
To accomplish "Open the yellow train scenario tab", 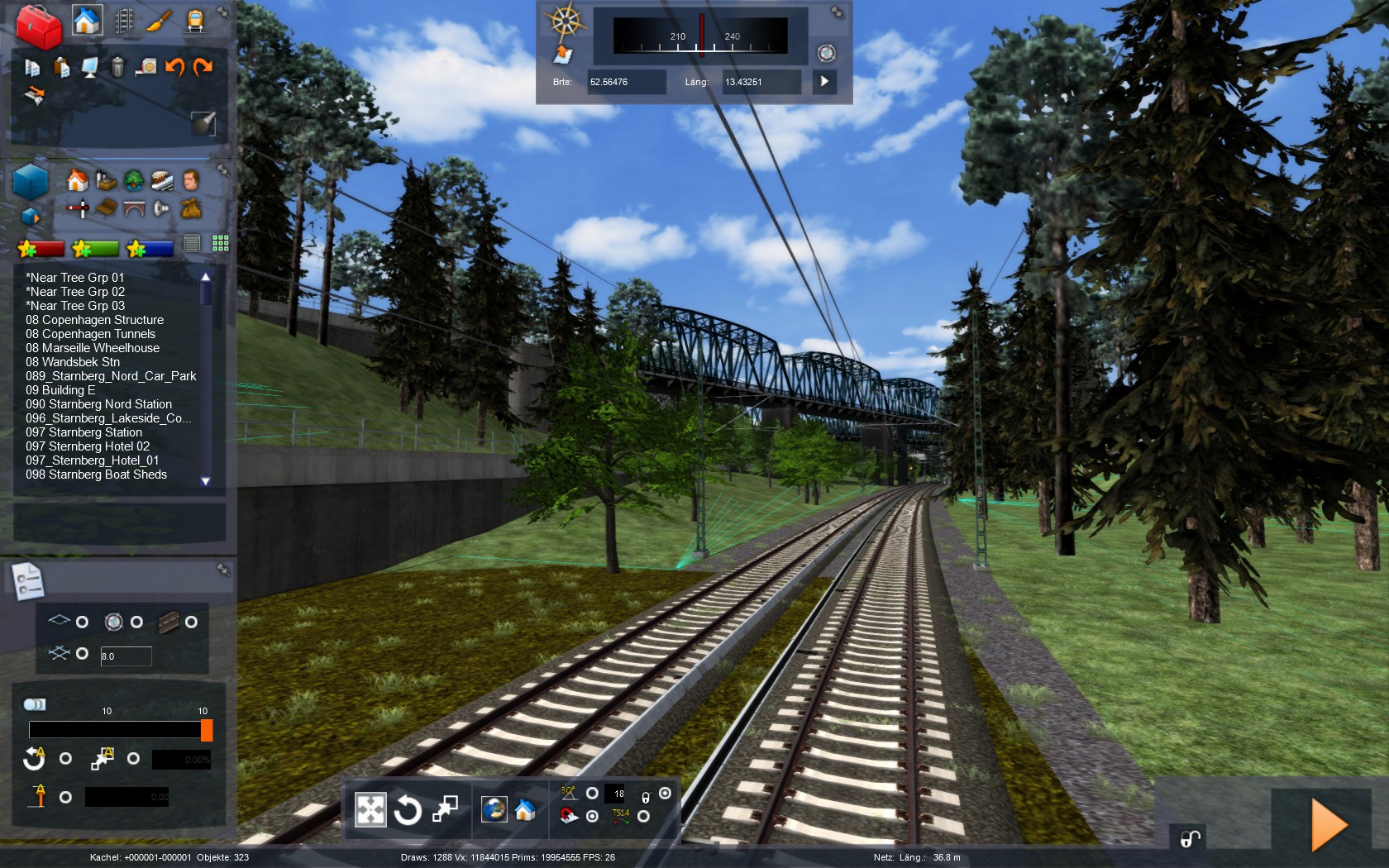I will (195, 21).
